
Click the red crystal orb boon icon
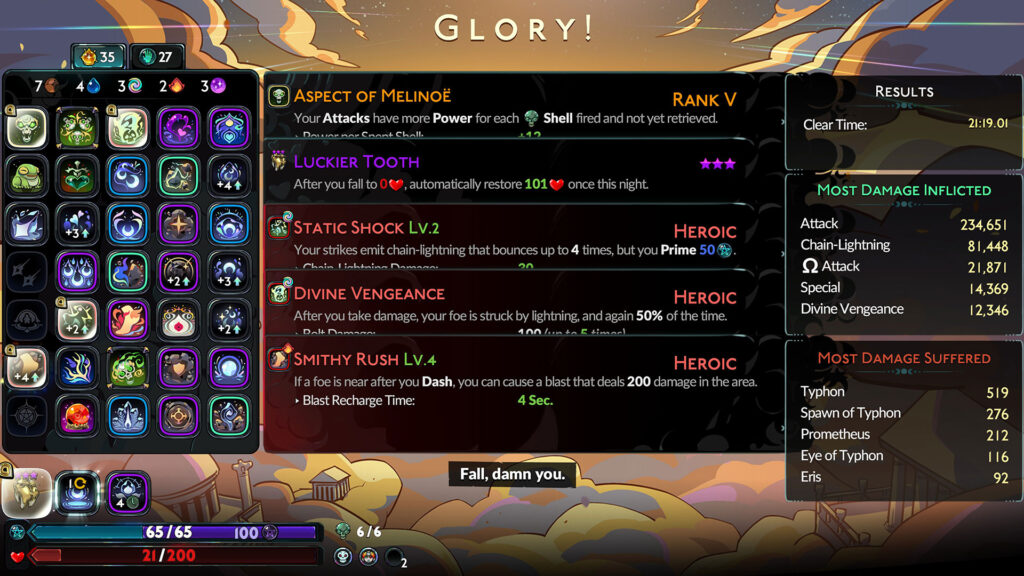click(x=77, y=415)
